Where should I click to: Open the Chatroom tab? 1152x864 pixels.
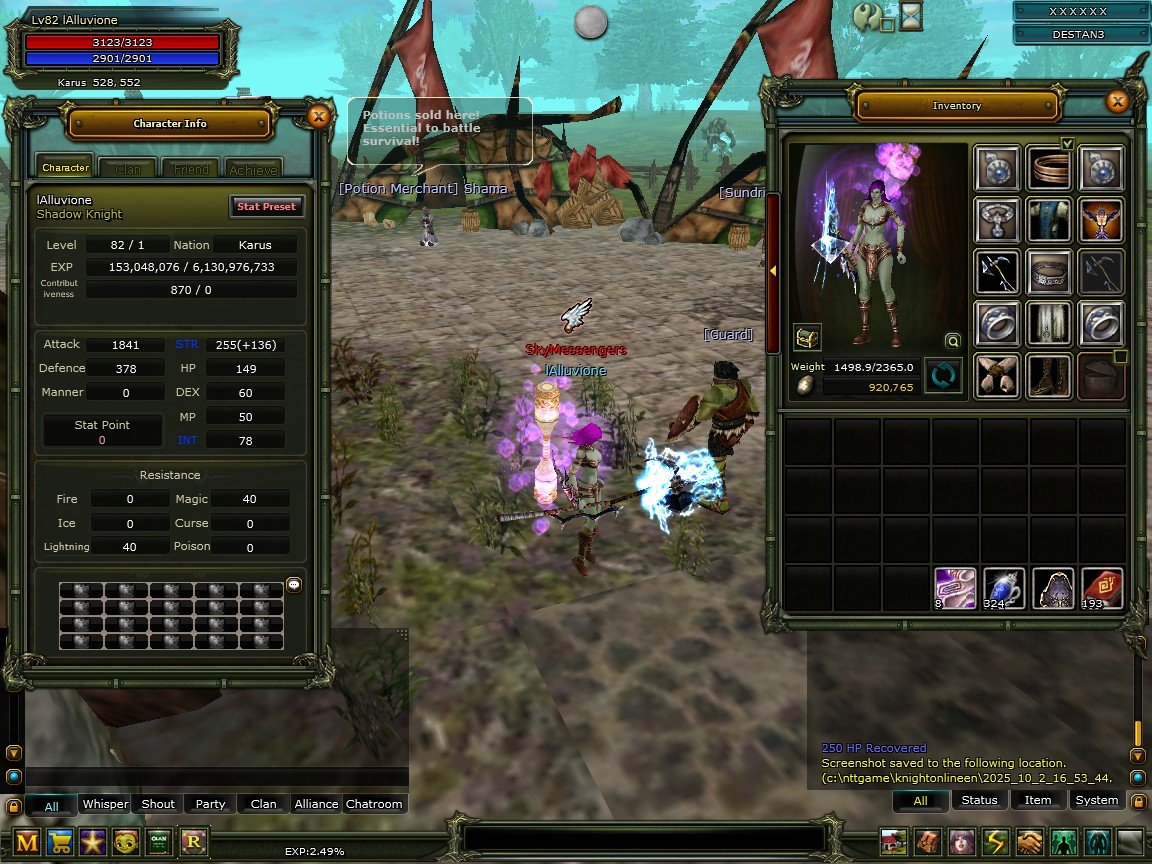point(374,804)
